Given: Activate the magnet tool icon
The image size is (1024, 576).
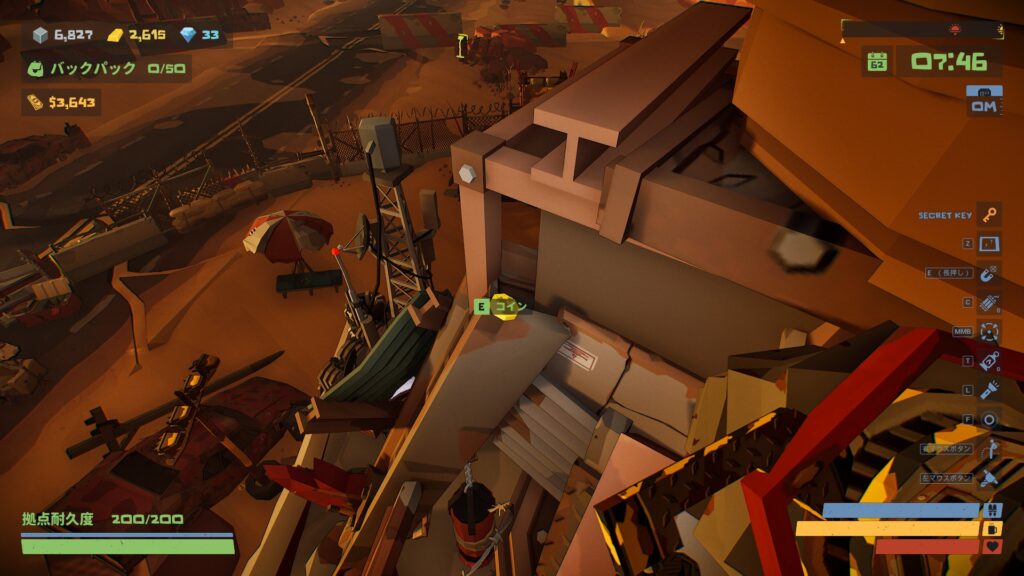Looking at the screenshot, I should pos(989,273).
